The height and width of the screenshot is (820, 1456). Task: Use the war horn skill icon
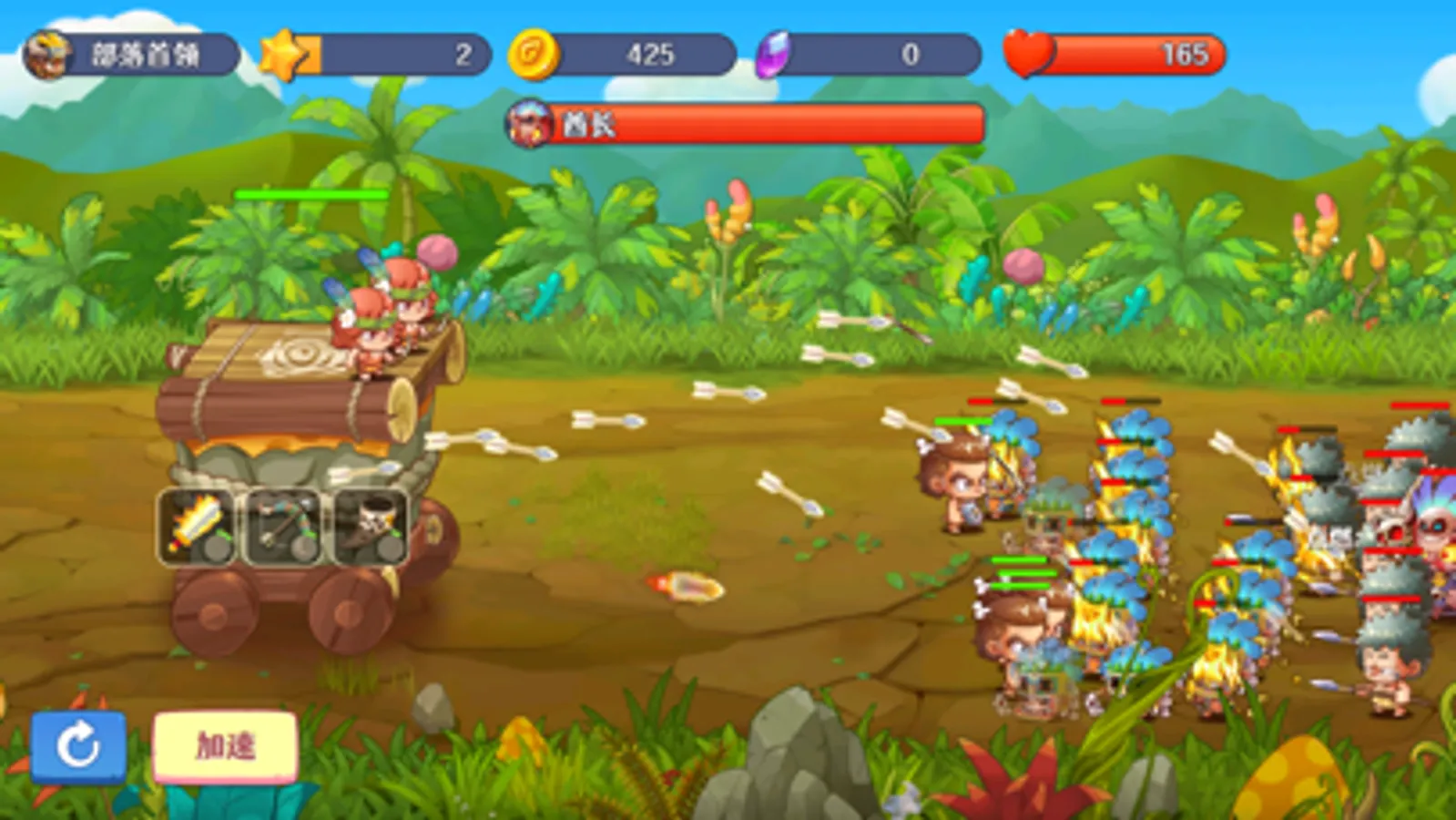tap(369, 524)
